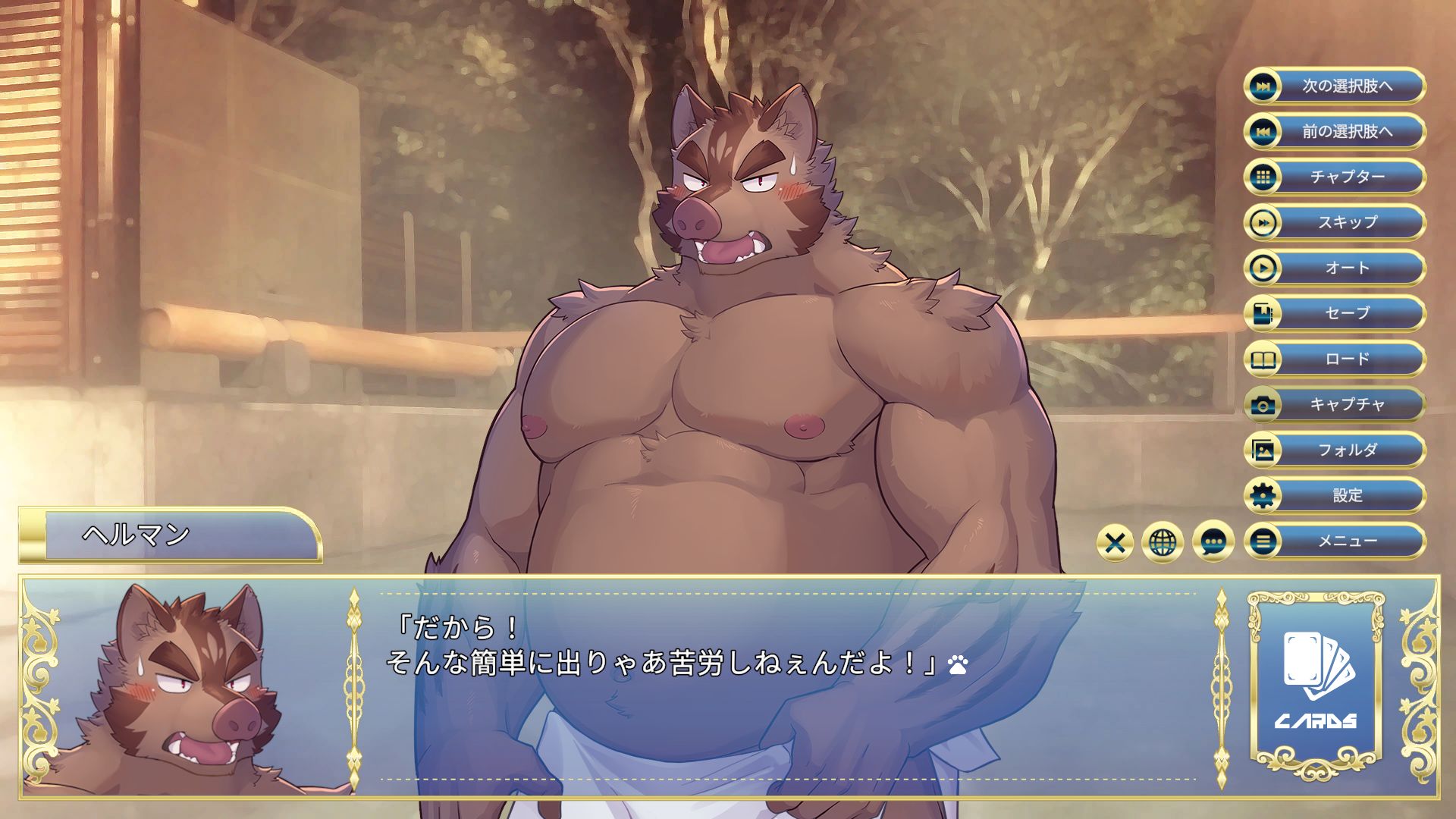Take a screenshot with キャプチャ
1456x819 pixels.
pyautogui.click(x=1335, y=404)
